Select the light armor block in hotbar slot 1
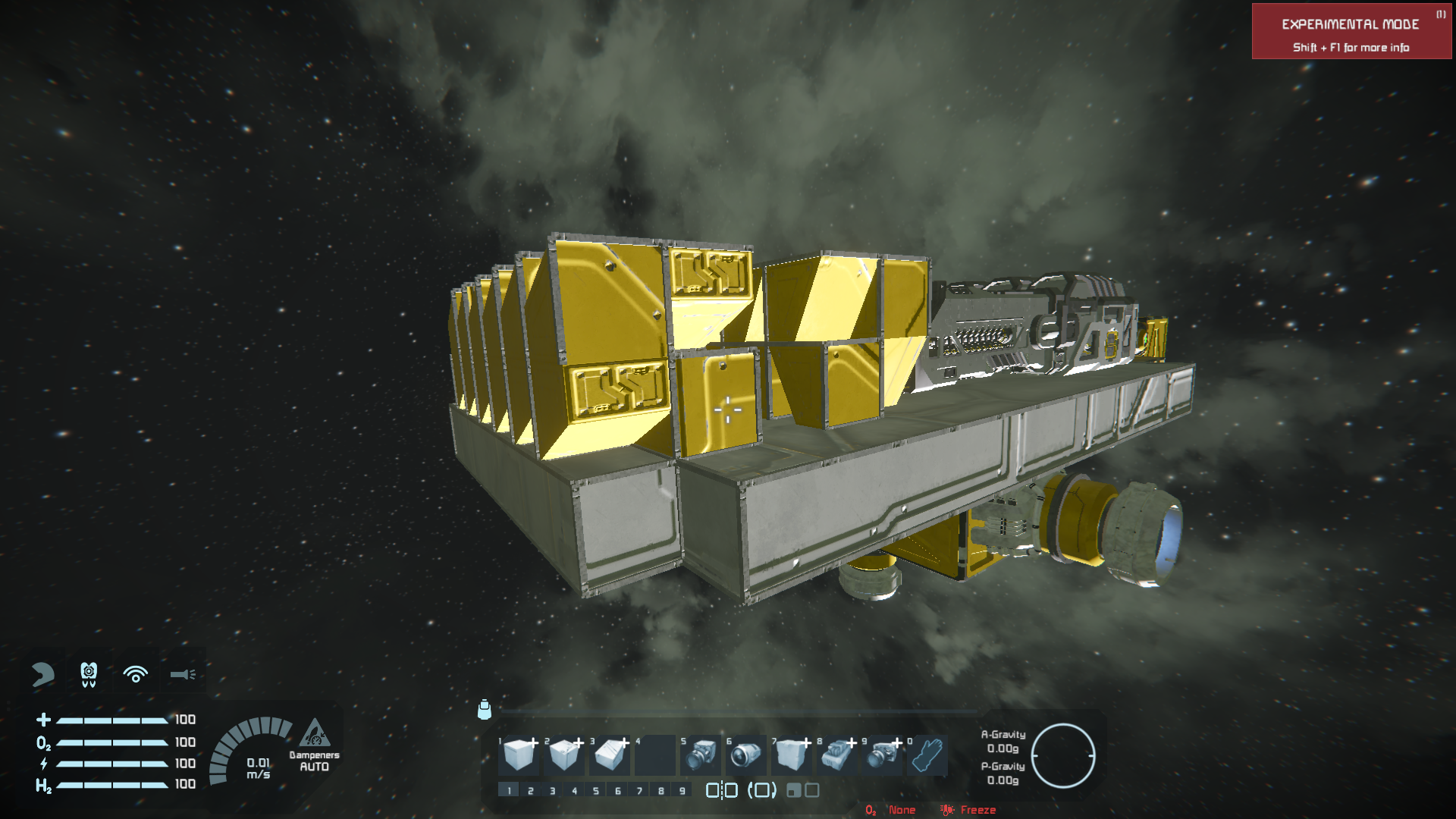This screenshot has width=1456, height=819. 519,755
